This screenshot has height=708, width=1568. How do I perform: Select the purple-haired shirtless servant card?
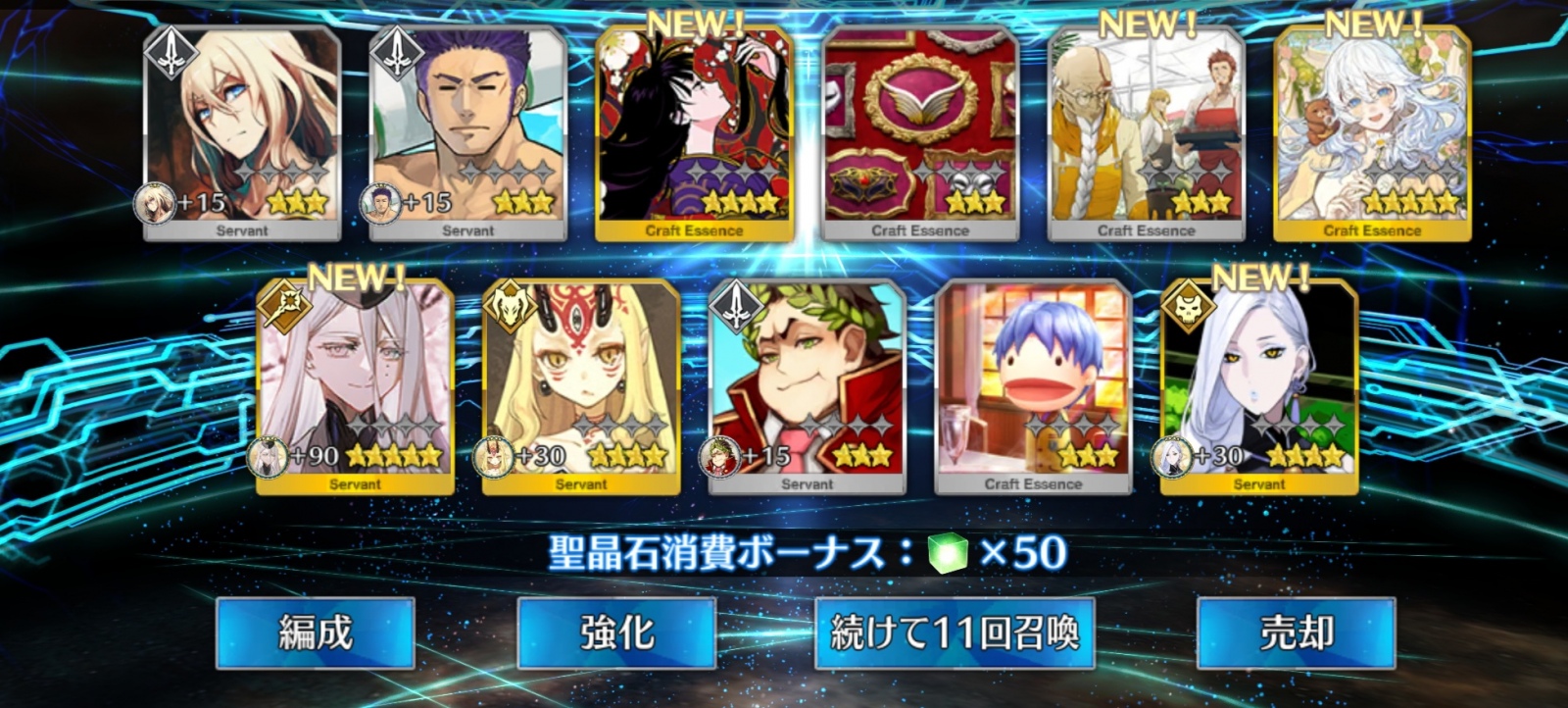(467, 134)
